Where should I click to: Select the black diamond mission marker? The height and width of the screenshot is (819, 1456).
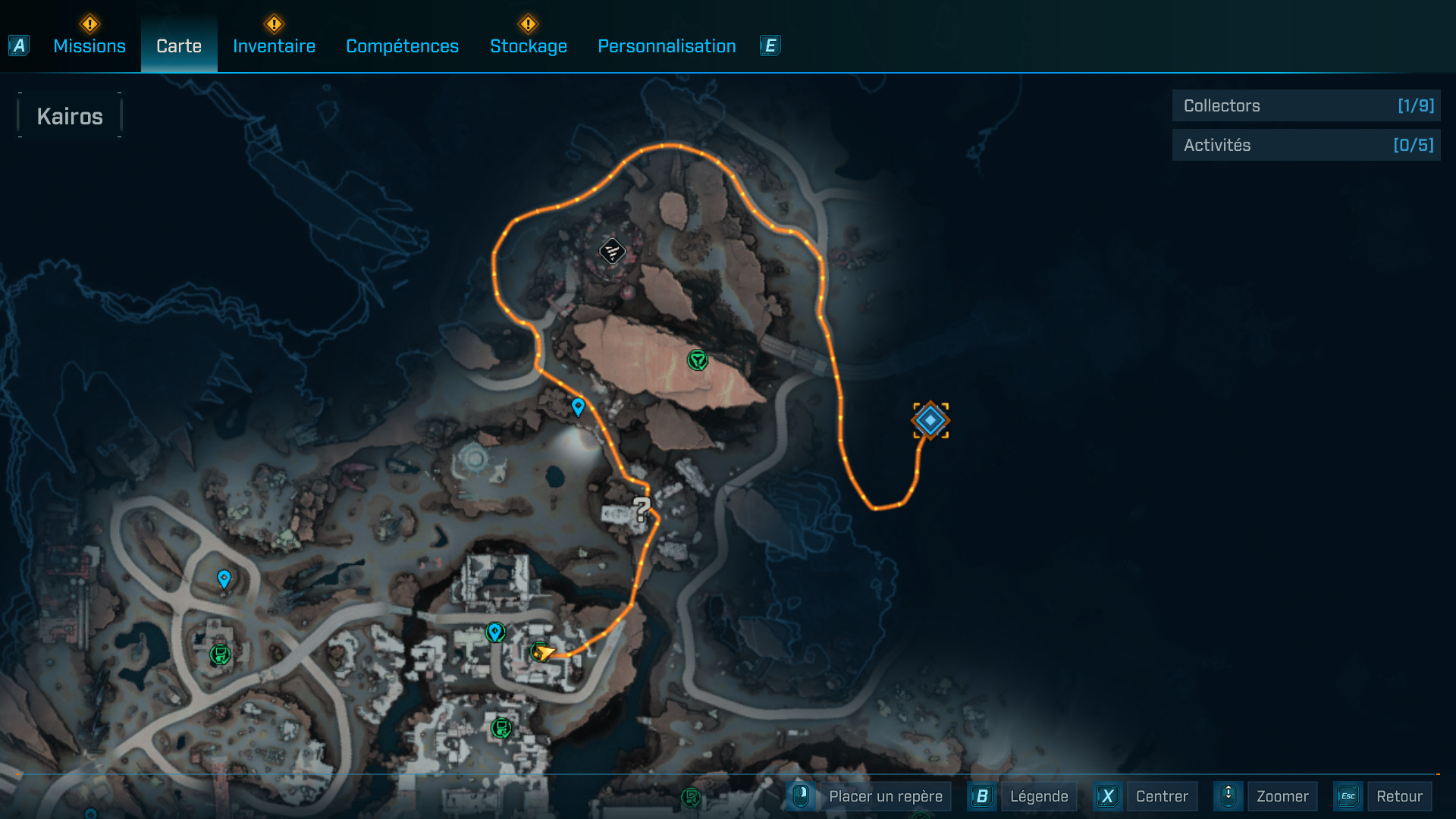coord(612,251)
